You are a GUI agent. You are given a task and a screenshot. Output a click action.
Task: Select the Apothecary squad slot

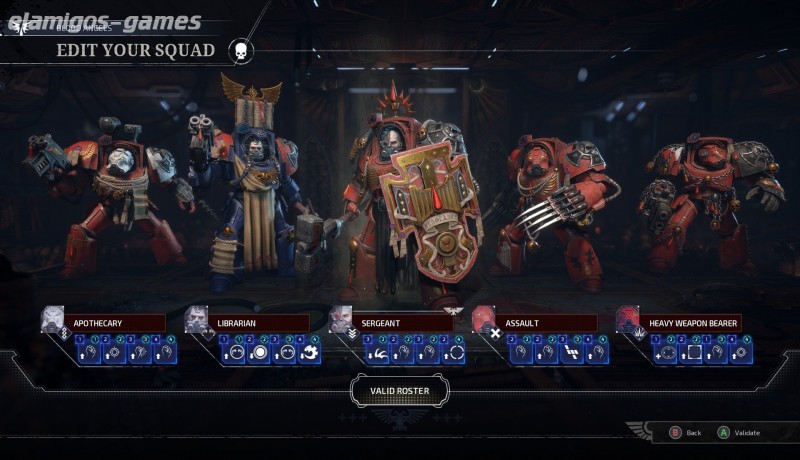pos(117,323)
